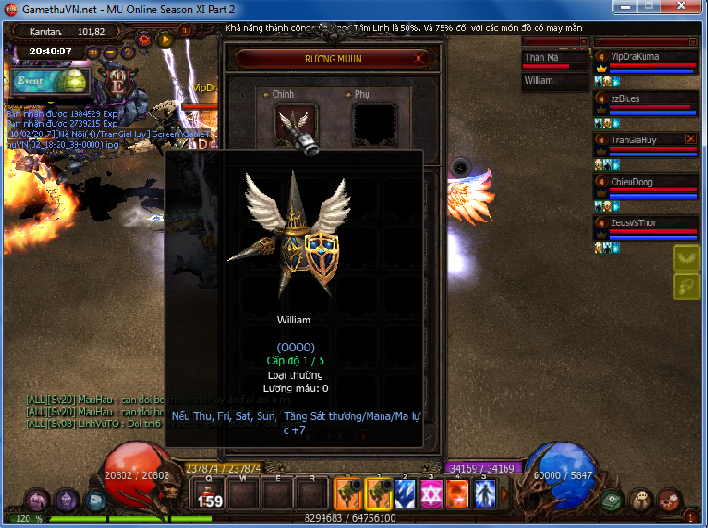
Task: Choose the Than Nu entry in the list
Action: 553,58
